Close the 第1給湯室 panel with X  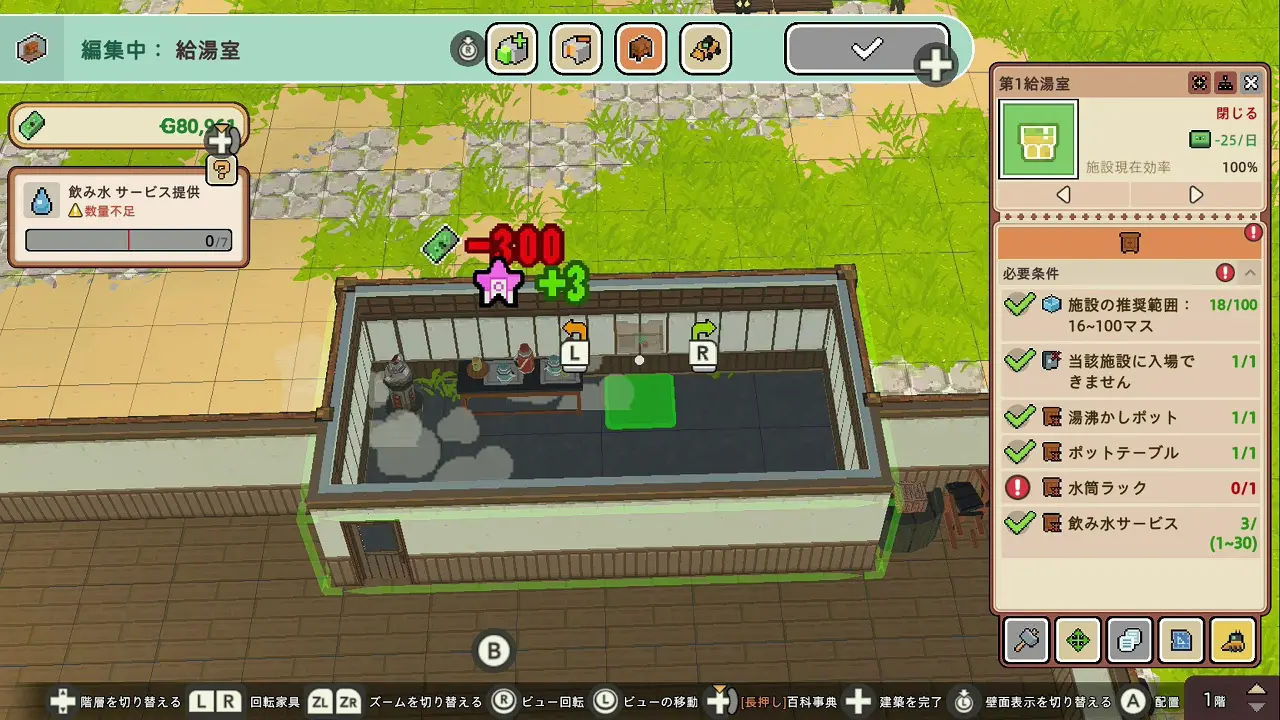click(x=1251, y=83)
